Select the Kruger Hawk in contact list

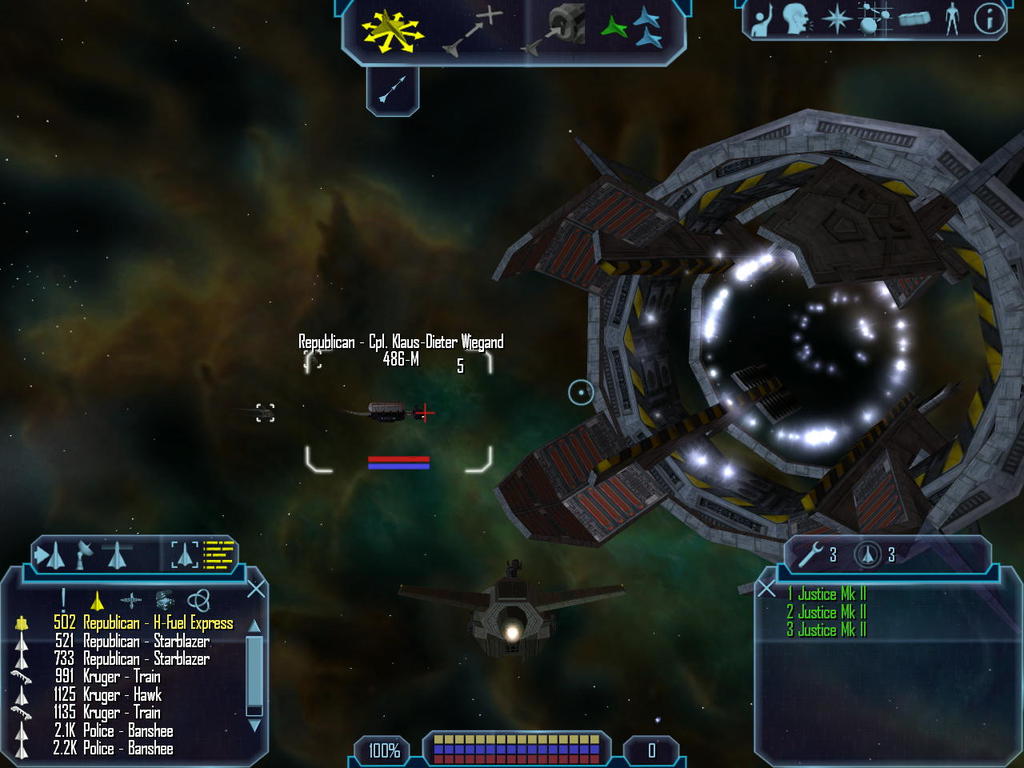(x=121, y=695)
